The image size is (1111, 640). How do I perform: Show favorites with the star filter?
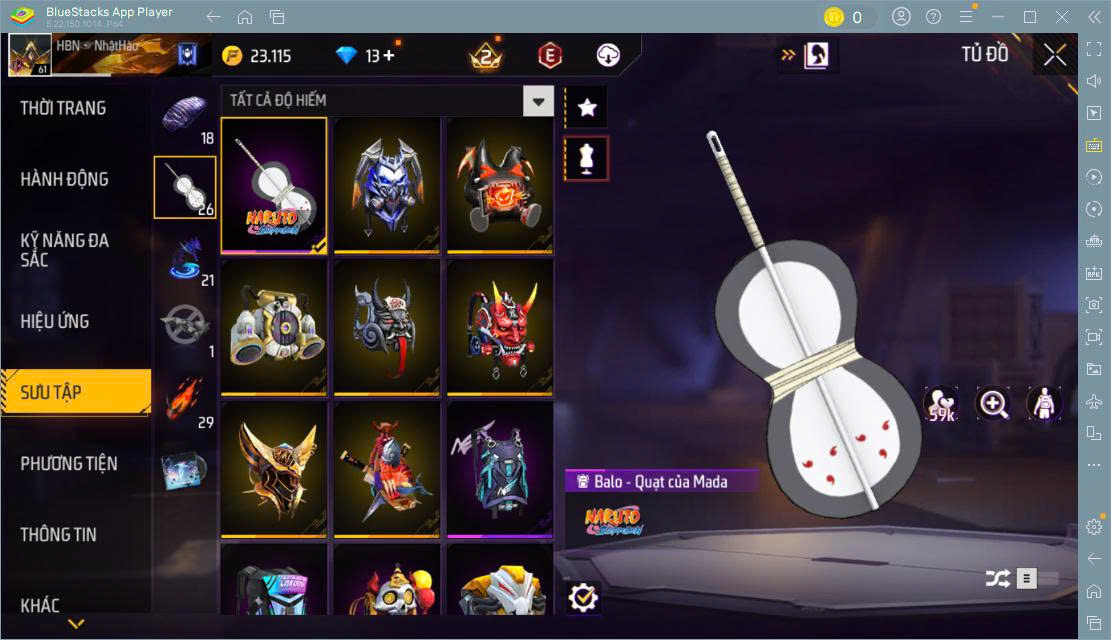[x=587, y=108]
